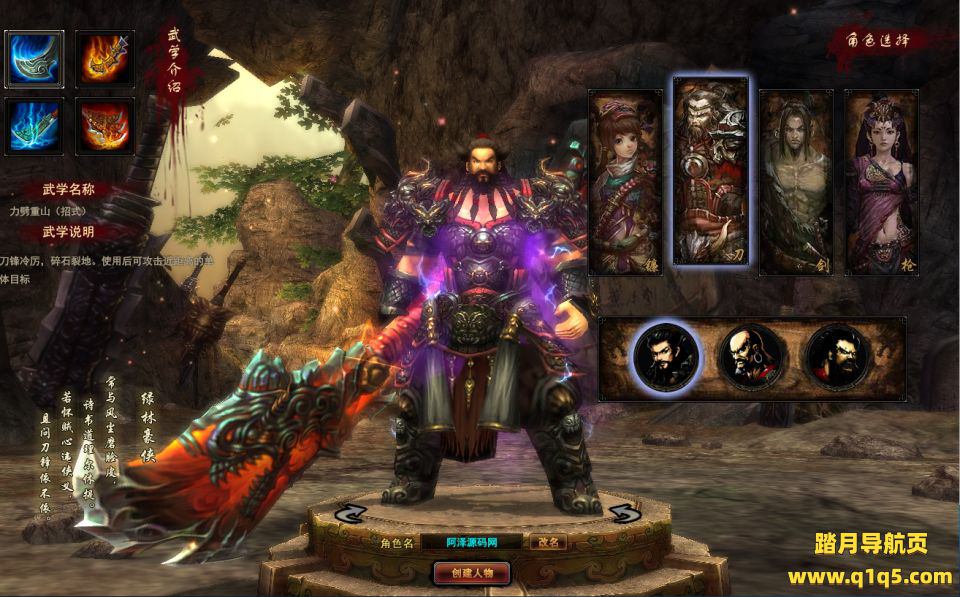View the blue curved blade skill icon
Screen dimensions: 960x597
pos(35,59)
